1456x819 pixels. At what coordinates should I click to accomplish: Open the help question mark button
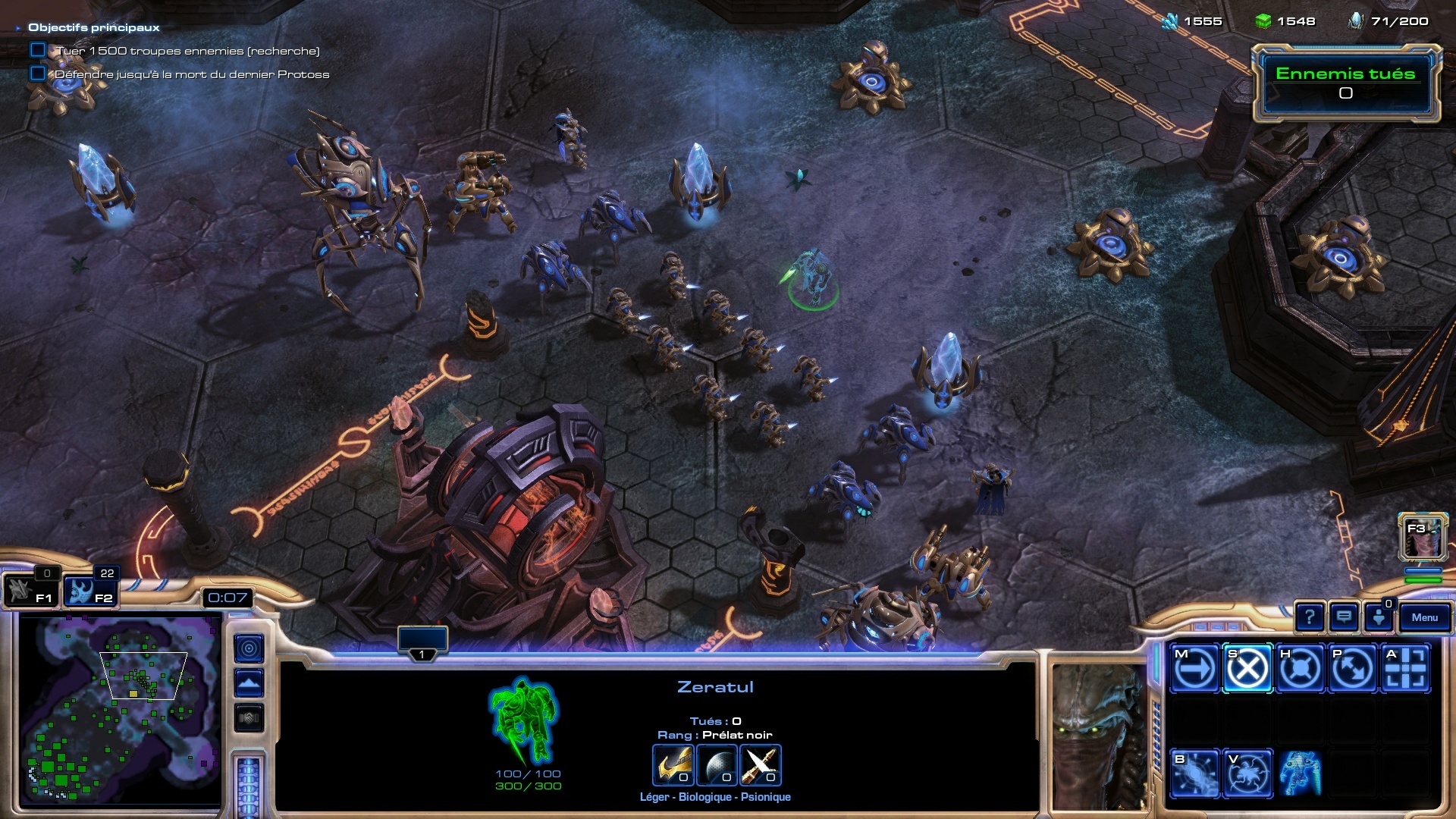click(x=1309, y=617)
